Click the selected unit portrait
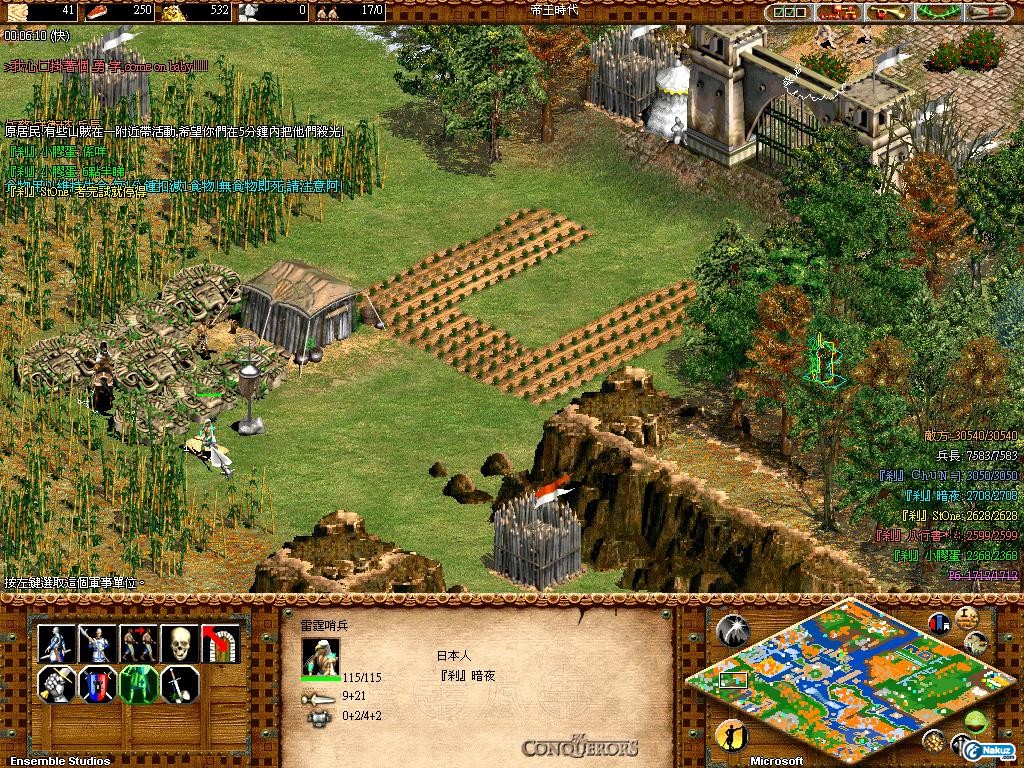The image size is (1024, 768). pos(320,656)
